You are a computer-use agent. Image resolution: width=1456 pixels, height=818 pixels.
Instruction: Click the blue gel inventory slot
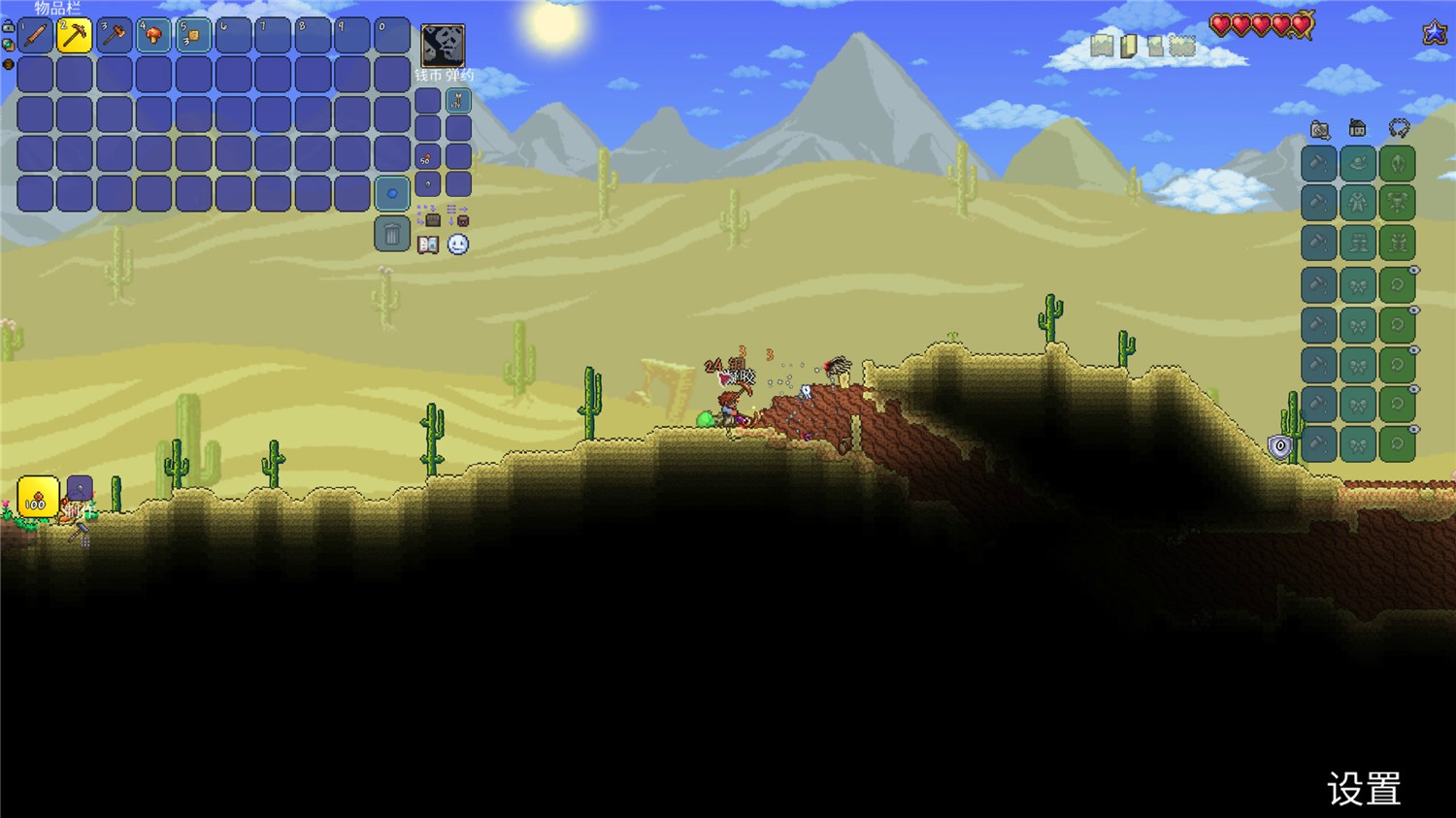[x=392, y=194]
